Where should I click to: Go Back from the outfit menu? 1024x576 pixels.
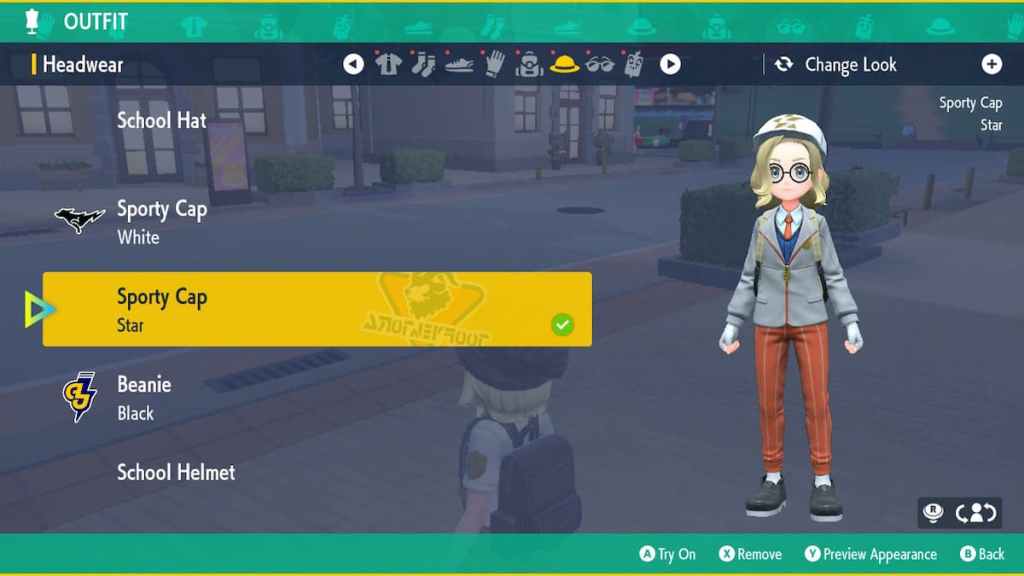982,554
